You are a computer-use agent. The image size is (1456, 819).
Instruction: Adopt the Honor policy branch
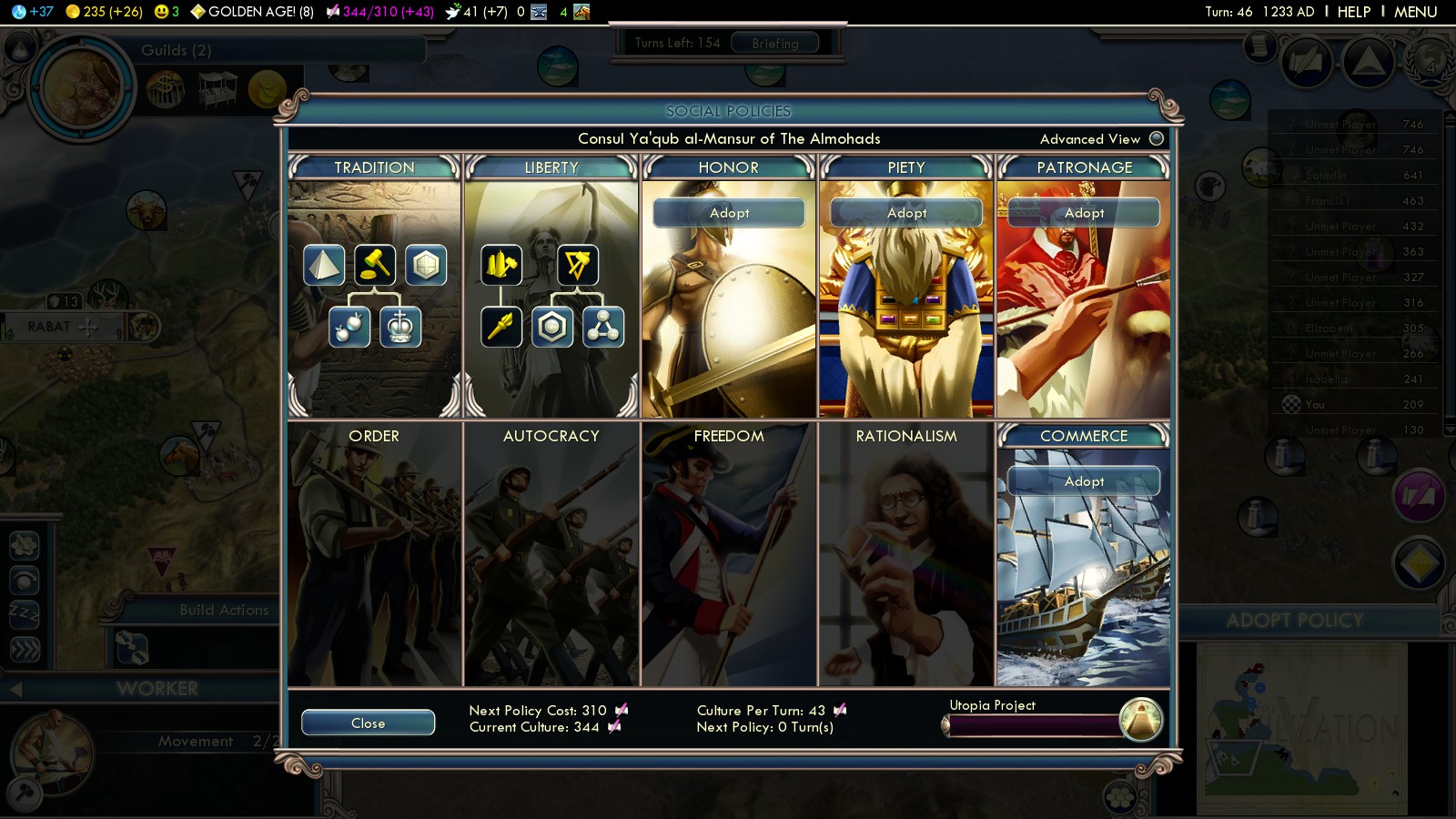[x=729, y=213]
